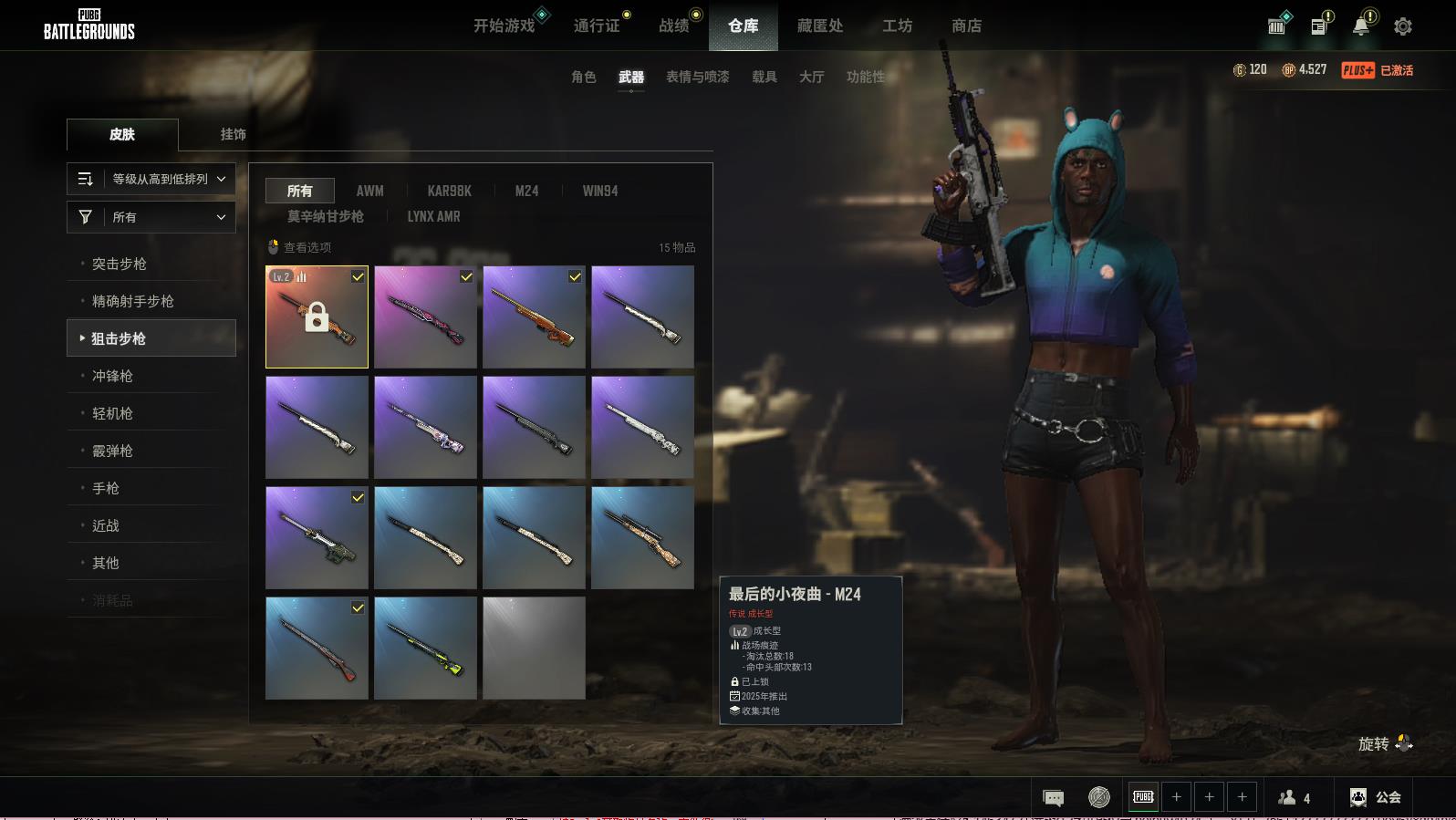
Task: Open the 所有 filter dropdown
Action: tap(151, 217)
